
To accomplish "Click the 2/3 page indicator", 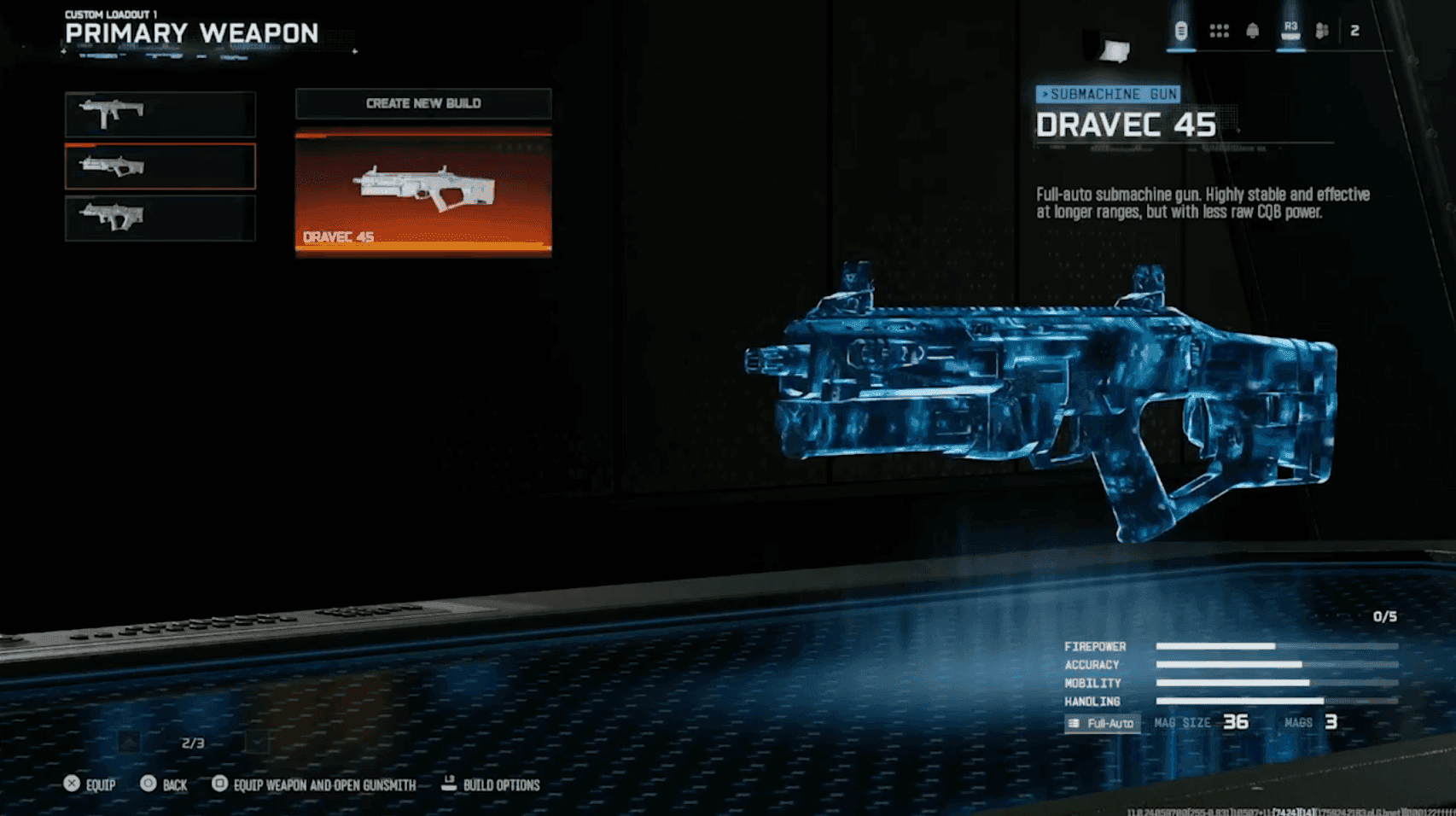I will click(193, 743).
